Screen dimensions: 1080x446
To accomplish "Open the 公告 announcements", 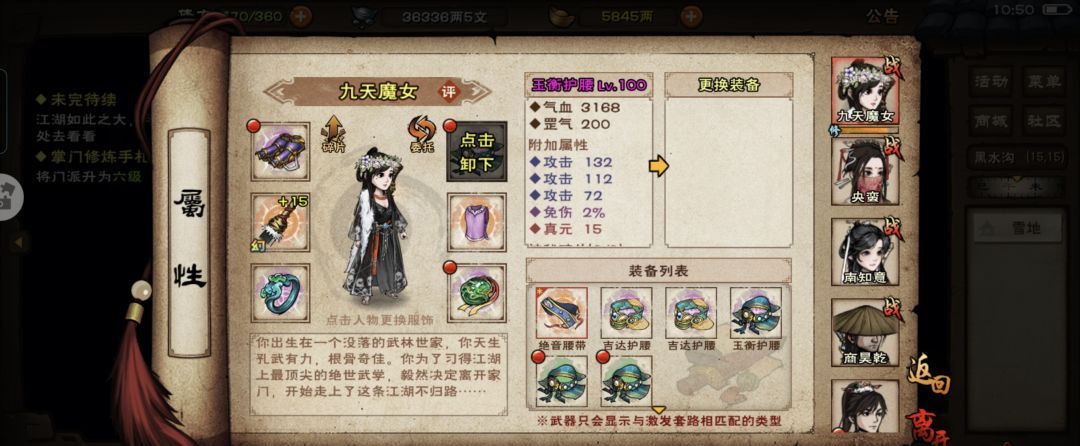I will [x=881, y=16].
